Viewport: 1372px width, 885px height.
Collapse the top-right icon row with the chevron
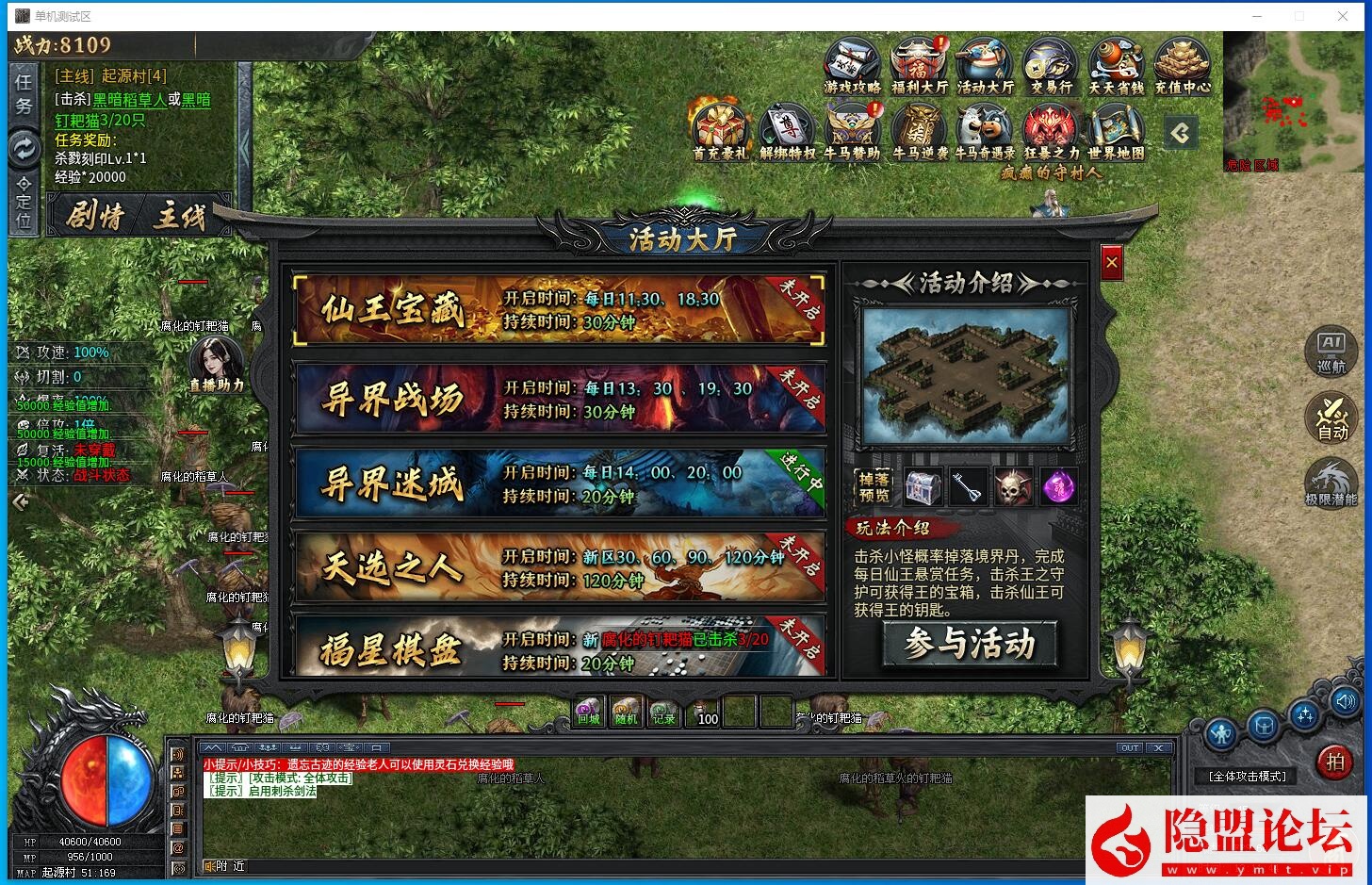click(1180, 133)
